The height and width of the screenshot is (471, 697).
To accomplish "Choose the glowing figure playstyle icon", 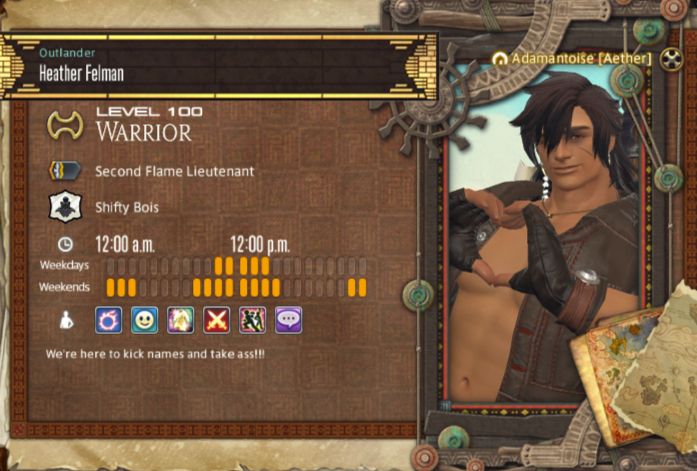I will point(181,320).
